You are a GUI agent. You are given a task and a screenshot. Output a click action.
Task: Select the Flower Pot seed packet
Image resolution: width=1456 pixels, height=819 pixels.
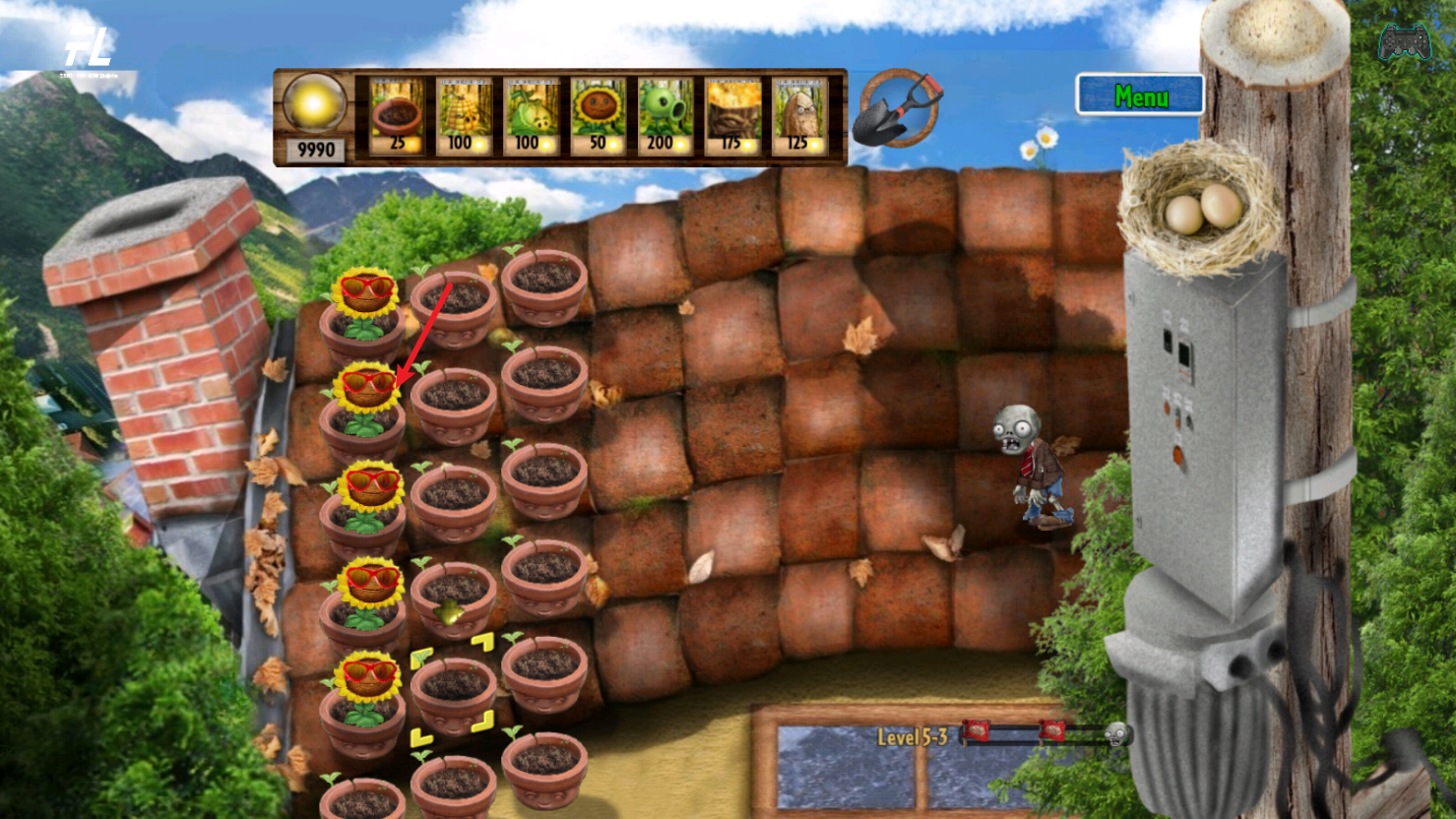click(397, 117)
